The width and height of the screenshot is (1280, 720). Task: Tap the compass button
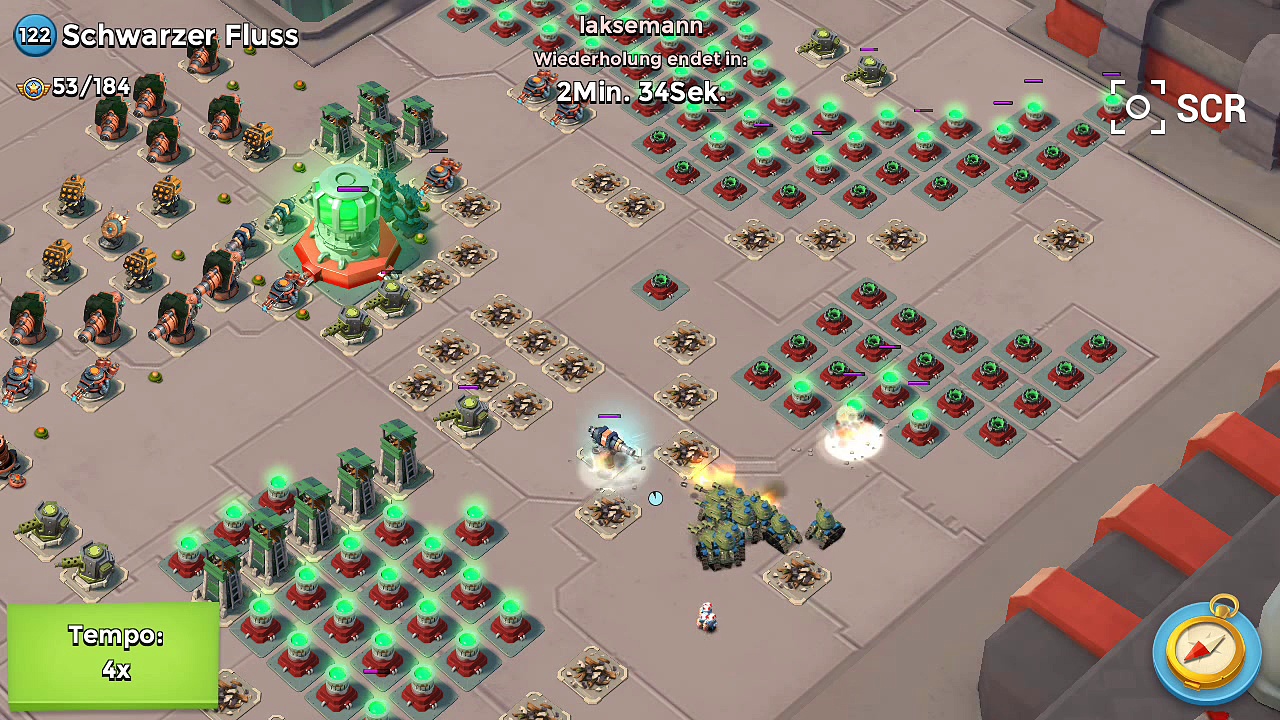1206,650
